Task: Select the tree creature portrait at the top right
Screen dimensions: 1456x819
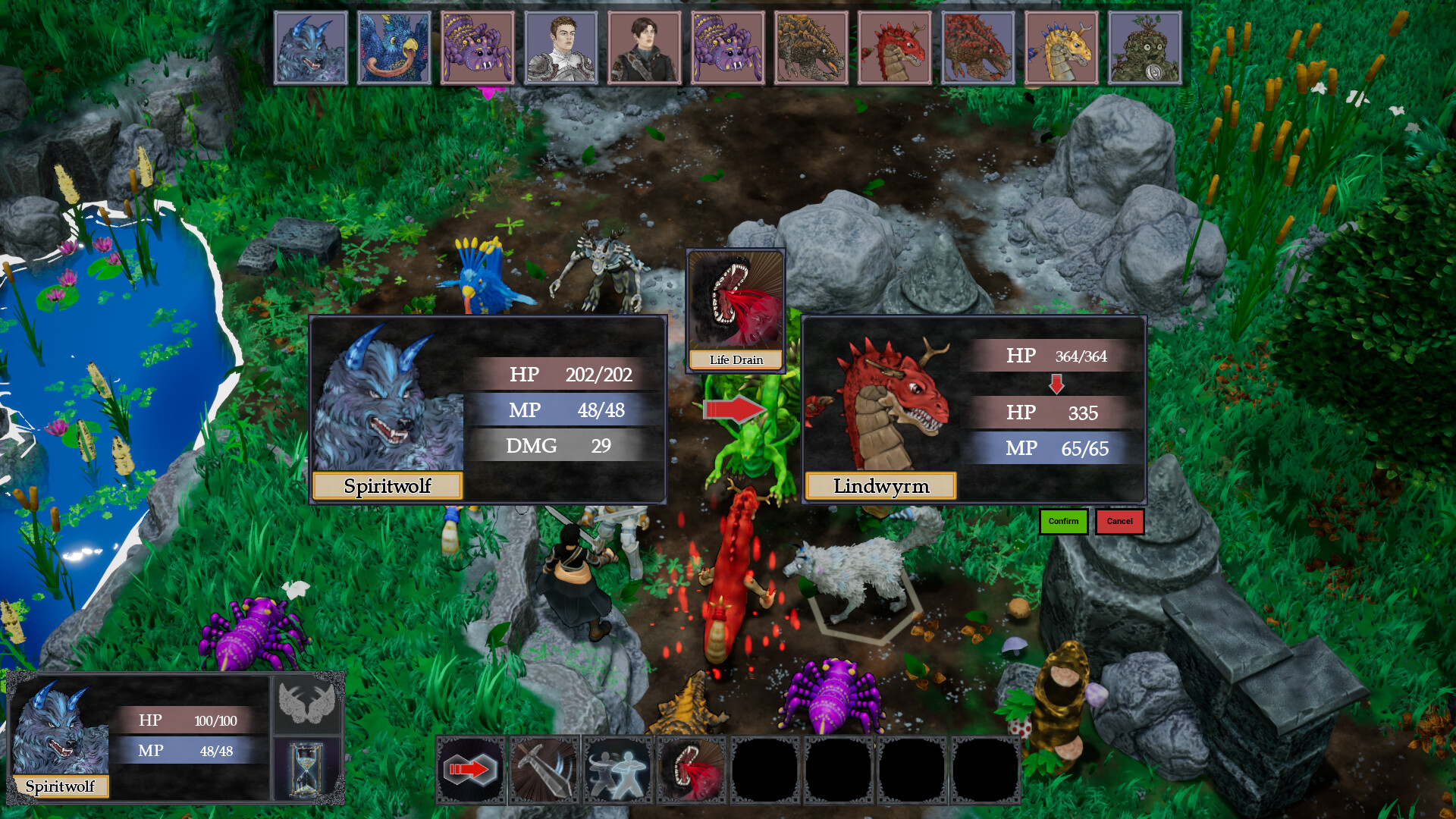Action: click(1144, 47)
